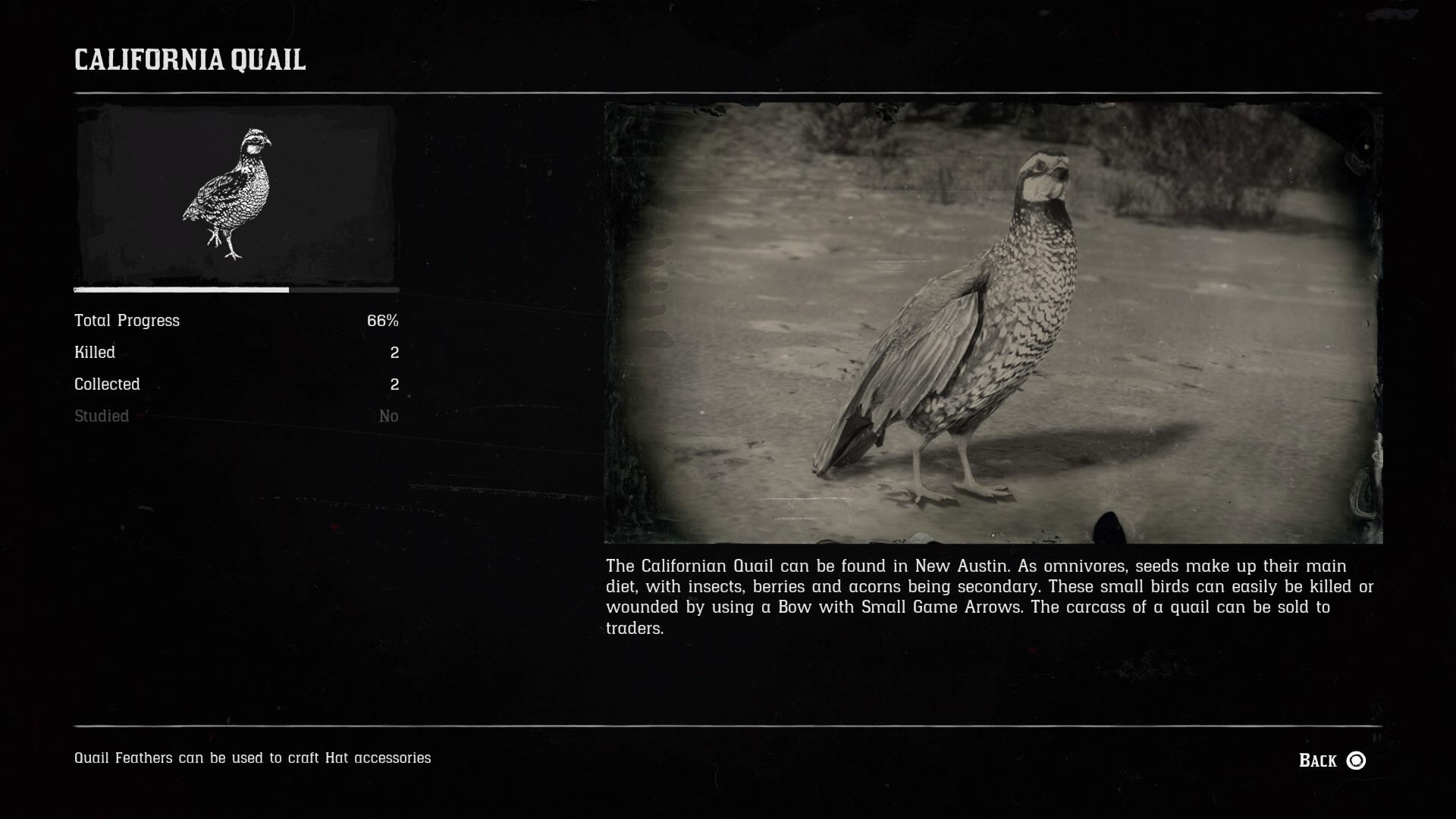Select the Collected stat row
Image resolution: width=1456 pixels, height=819 pixels.
click(x=235, y=384)
